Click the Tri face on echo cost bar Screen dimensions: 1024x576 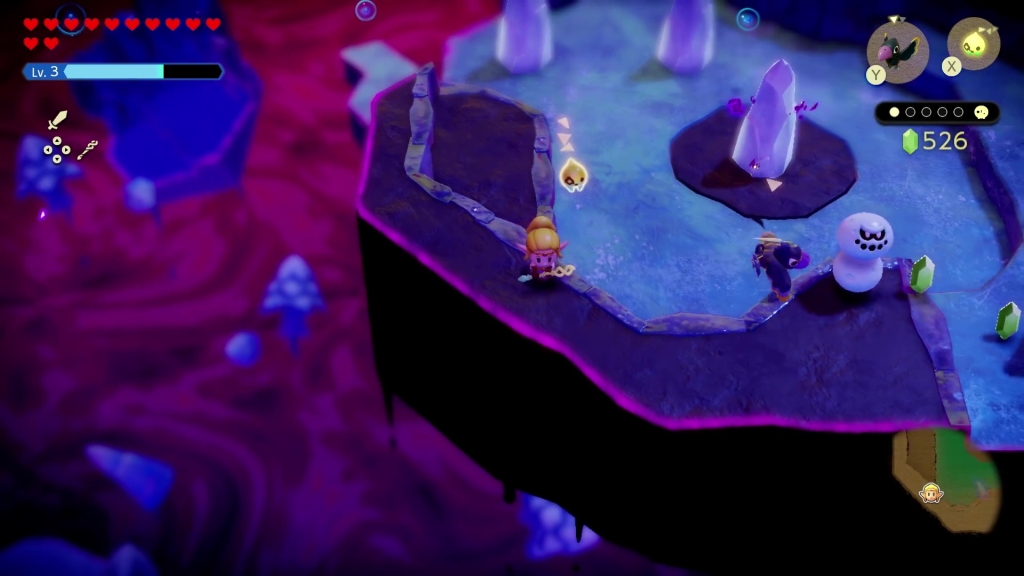pos(982,113)
